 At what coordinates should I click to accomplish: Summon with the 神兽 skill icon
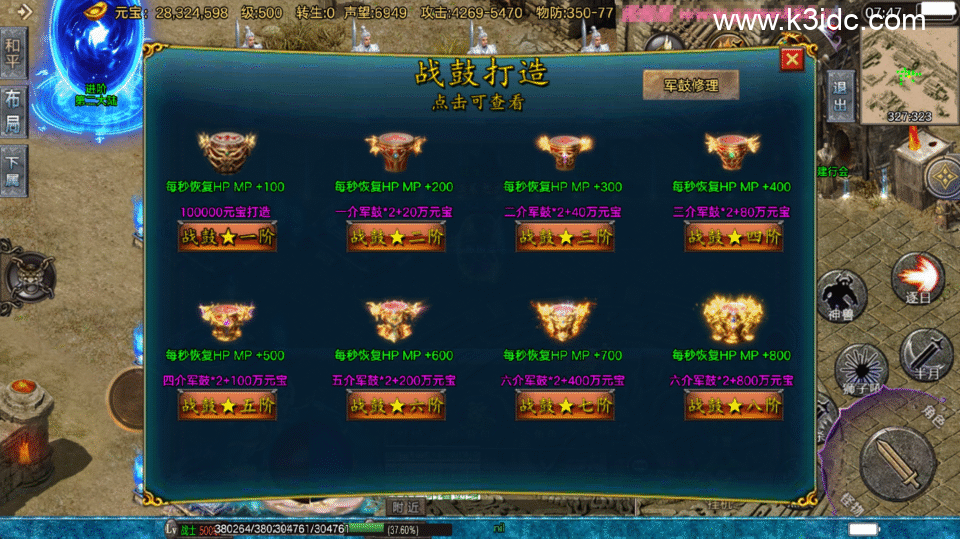tap(843, 297)
